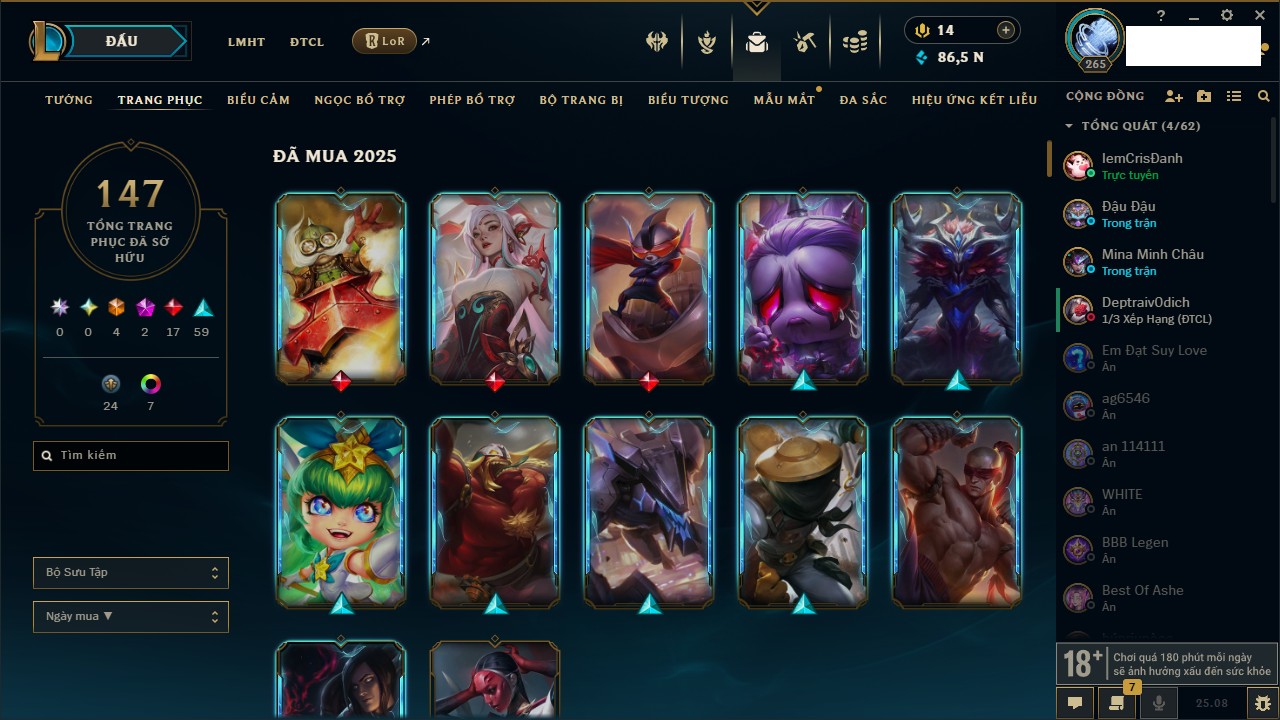Open the client settings gear
This screenshot has width=1280, height=720.
1227,16
